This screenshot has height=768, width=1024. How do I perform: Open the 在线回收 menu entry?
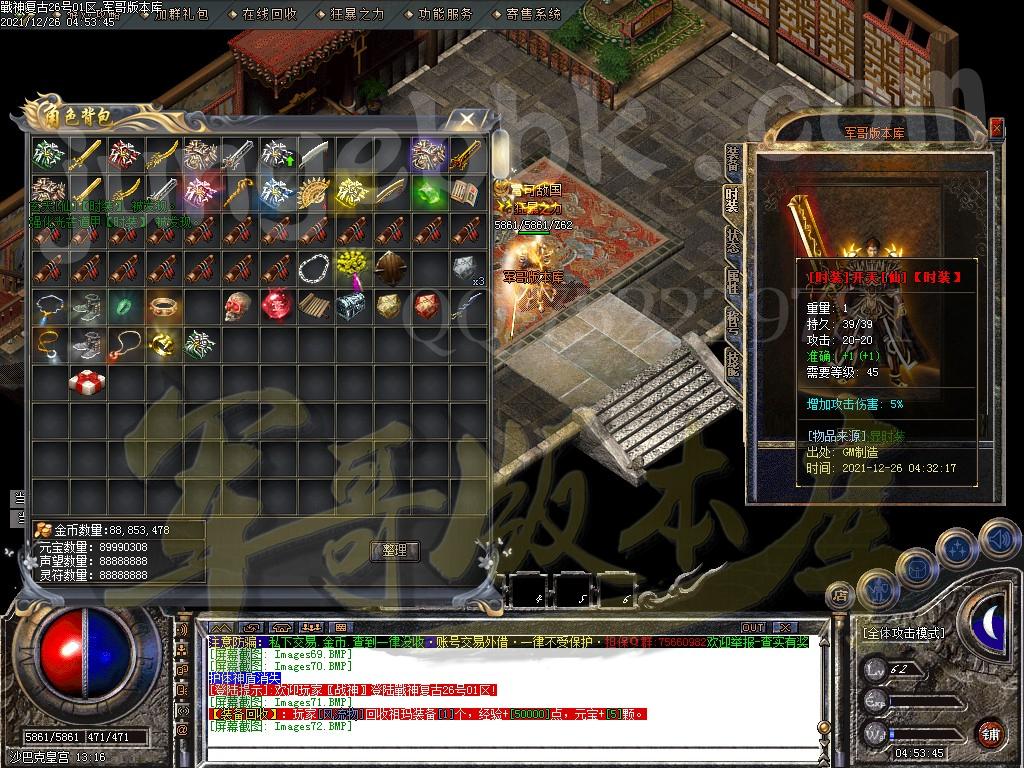(x=269, y=14)
